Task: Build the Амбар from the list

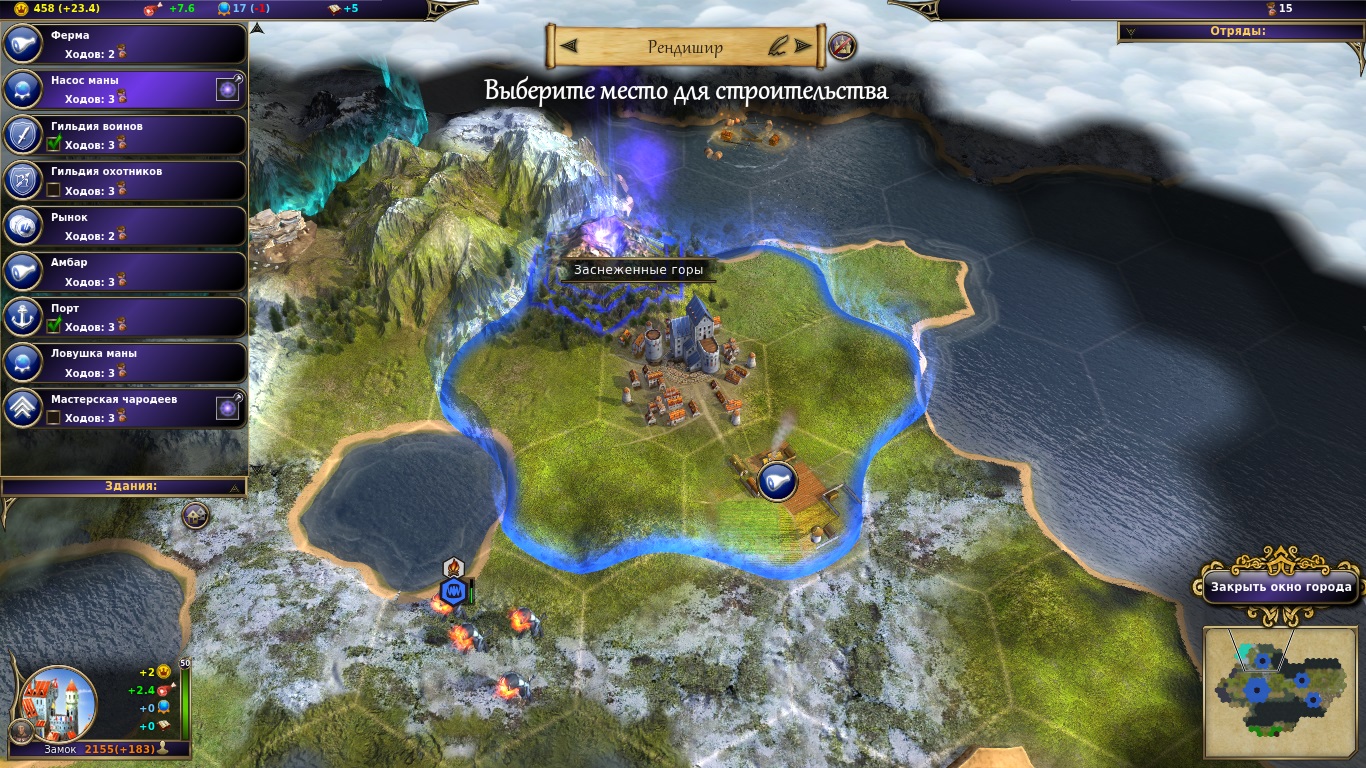Action: click(124, 272)
